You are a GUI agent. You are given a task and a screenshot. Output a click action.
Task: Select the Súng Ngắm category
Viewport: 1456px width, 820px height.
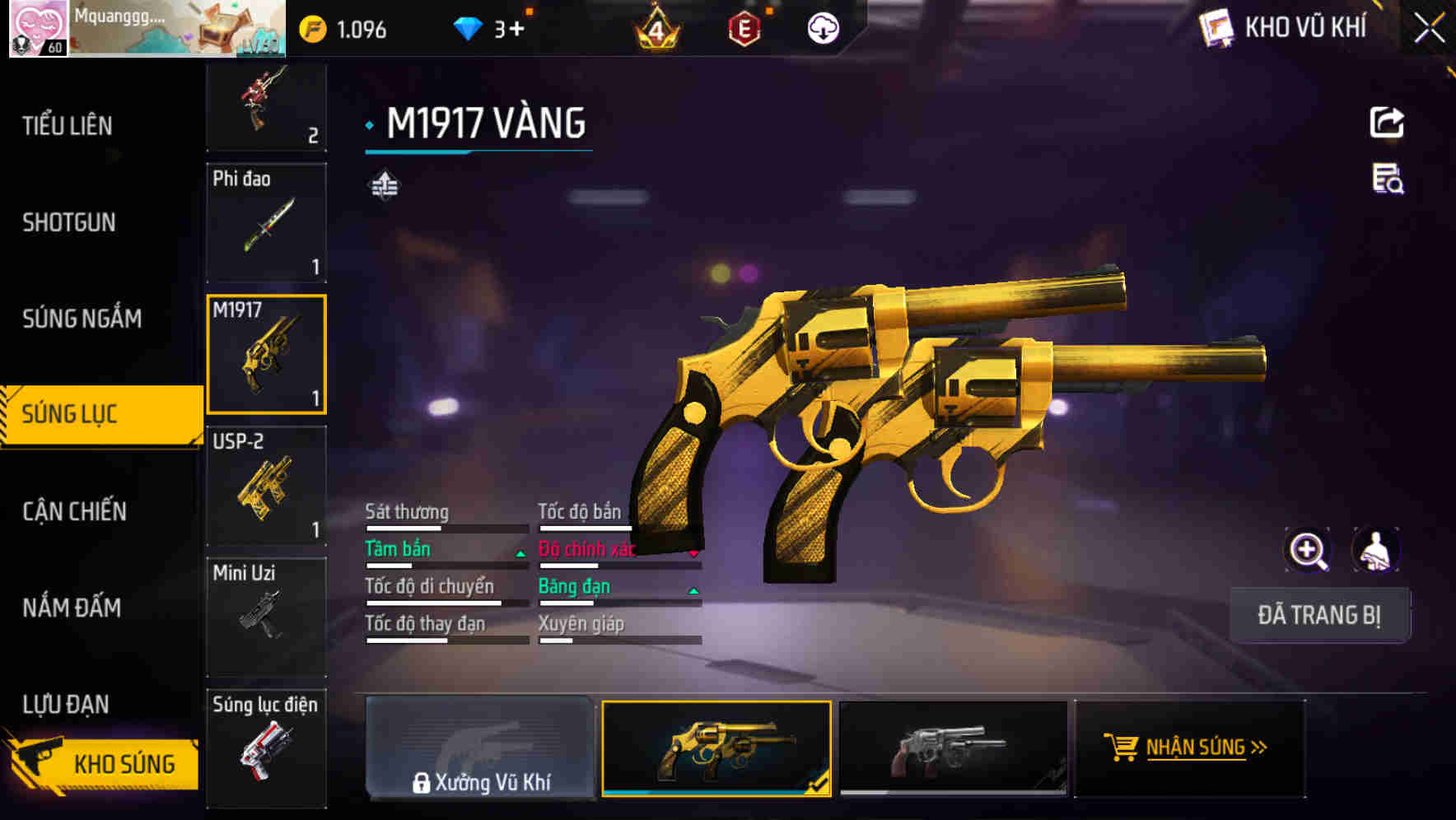tap(82, 319)
